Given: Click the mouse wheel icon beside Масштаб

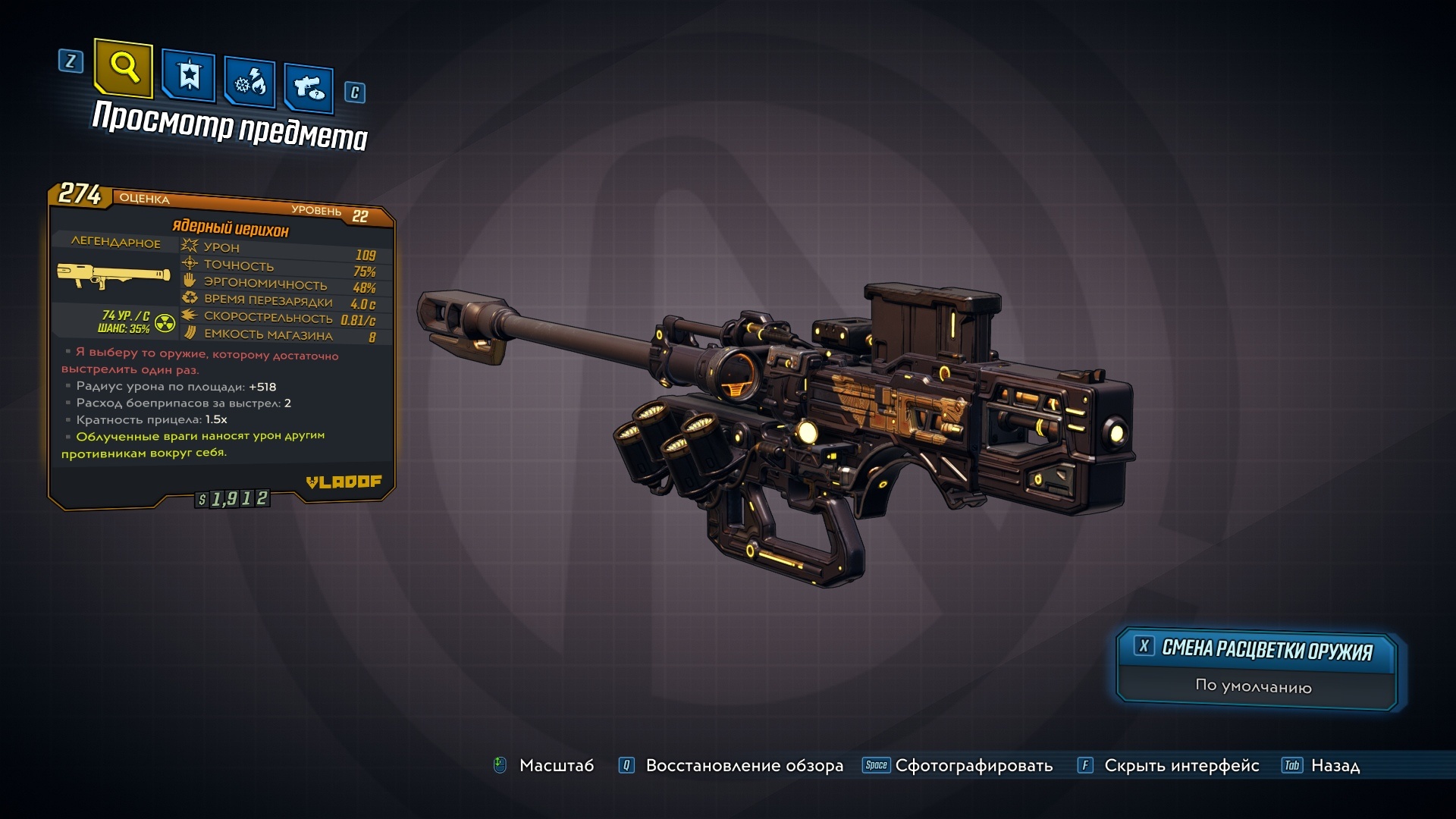Looking at the screenshot, I should [500, 766].
